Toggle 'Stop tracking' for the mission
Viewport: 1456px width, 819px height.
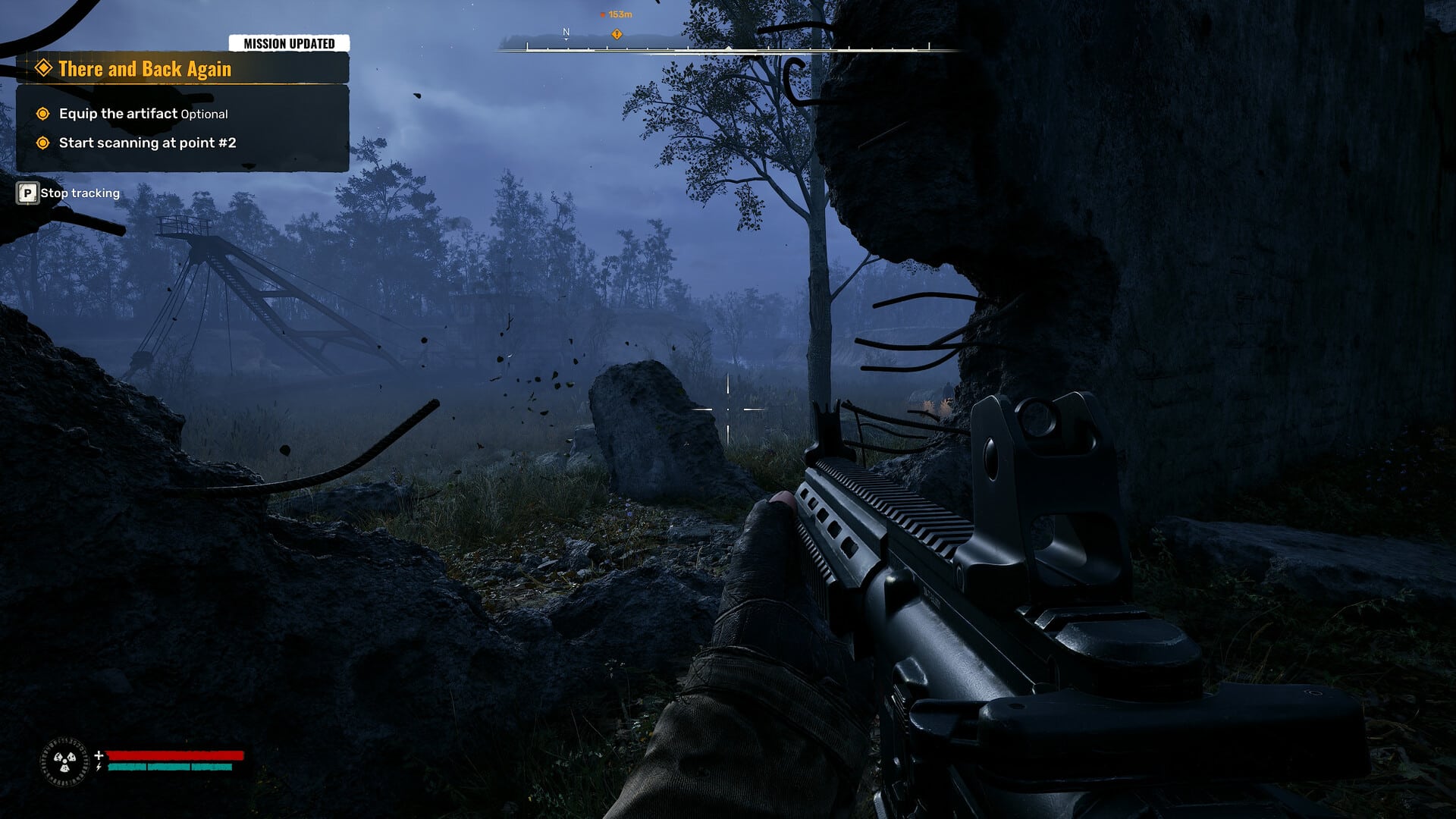tap(80, 193)
